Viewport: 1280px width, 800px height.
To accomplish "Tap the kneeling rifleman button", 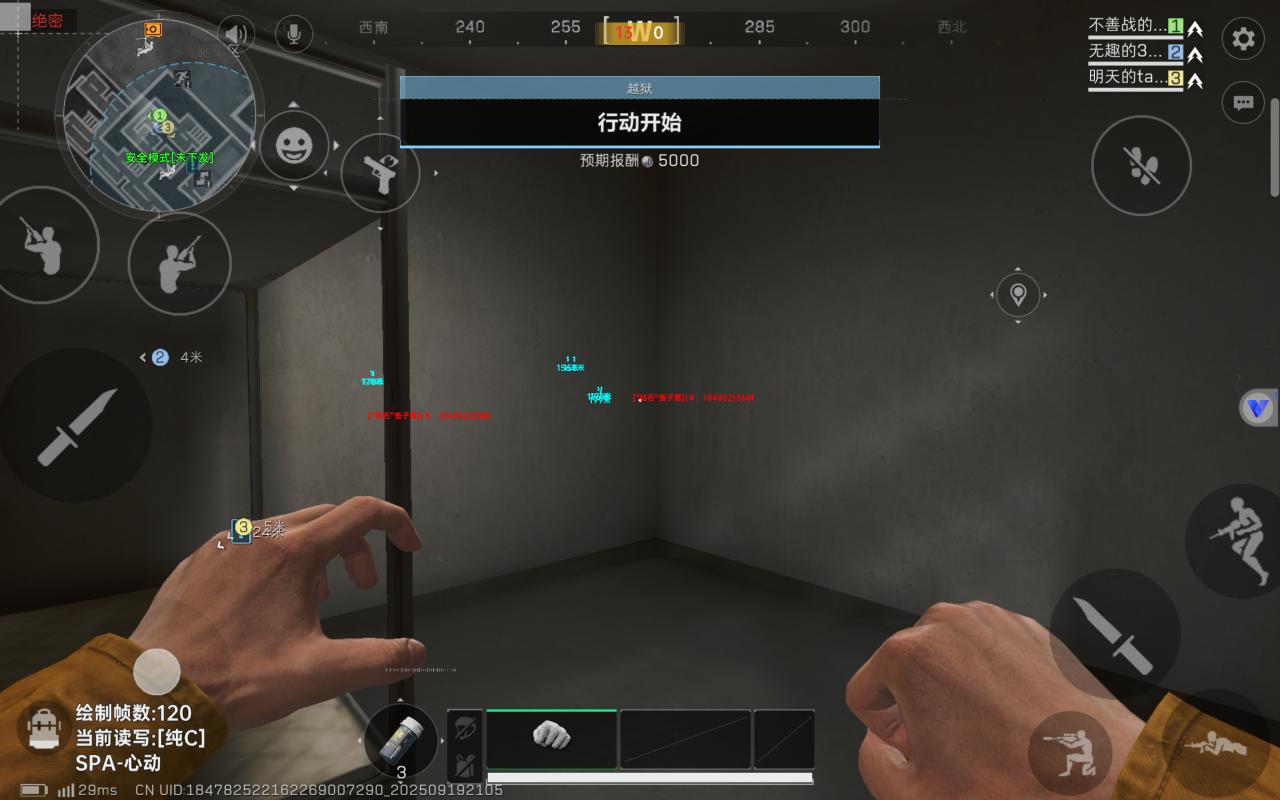I will tap(1070, 752).
